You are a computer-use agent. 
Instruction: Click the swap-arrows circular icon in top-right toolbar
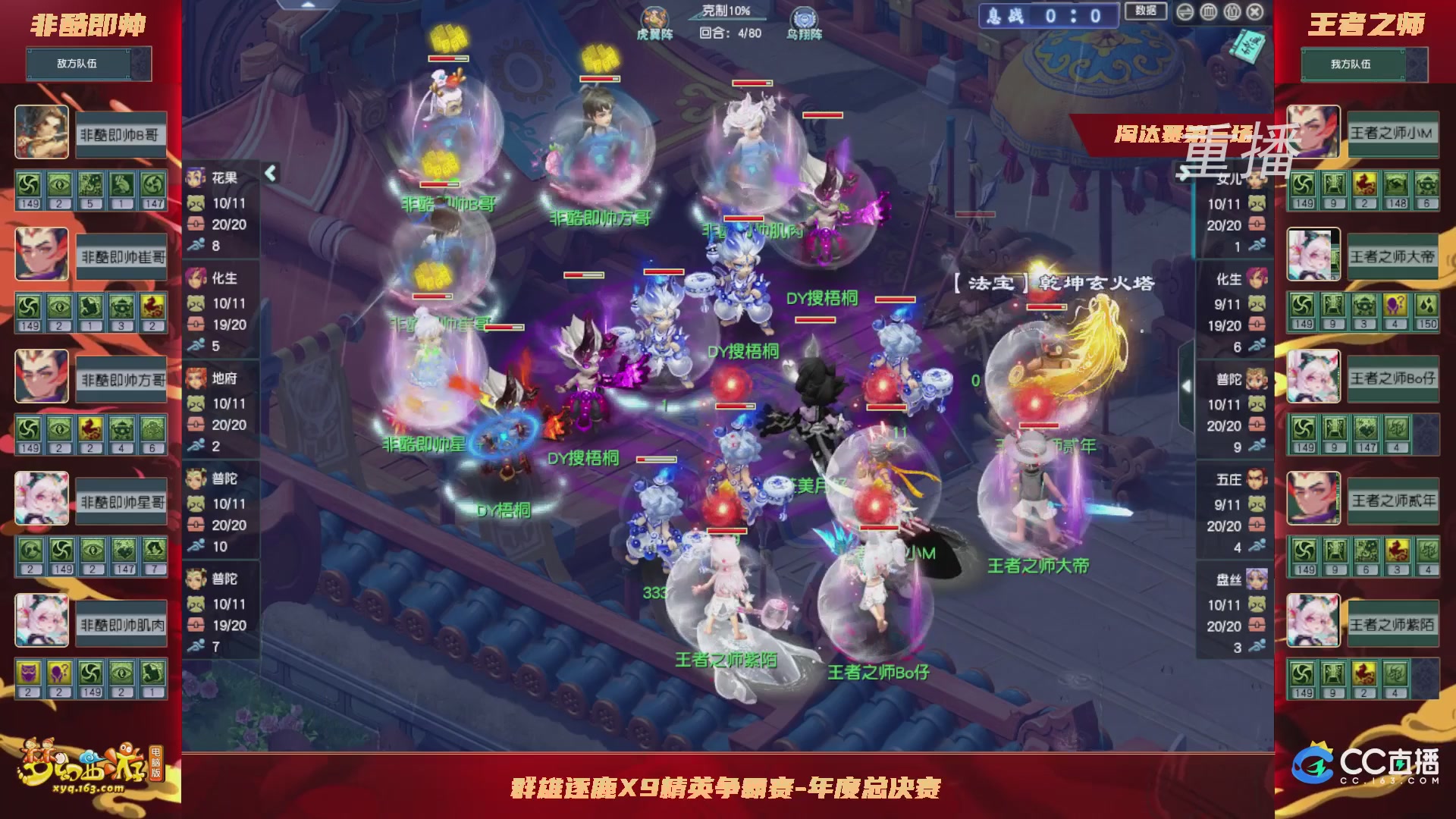pyautogui.click(x=1185, y=12)
